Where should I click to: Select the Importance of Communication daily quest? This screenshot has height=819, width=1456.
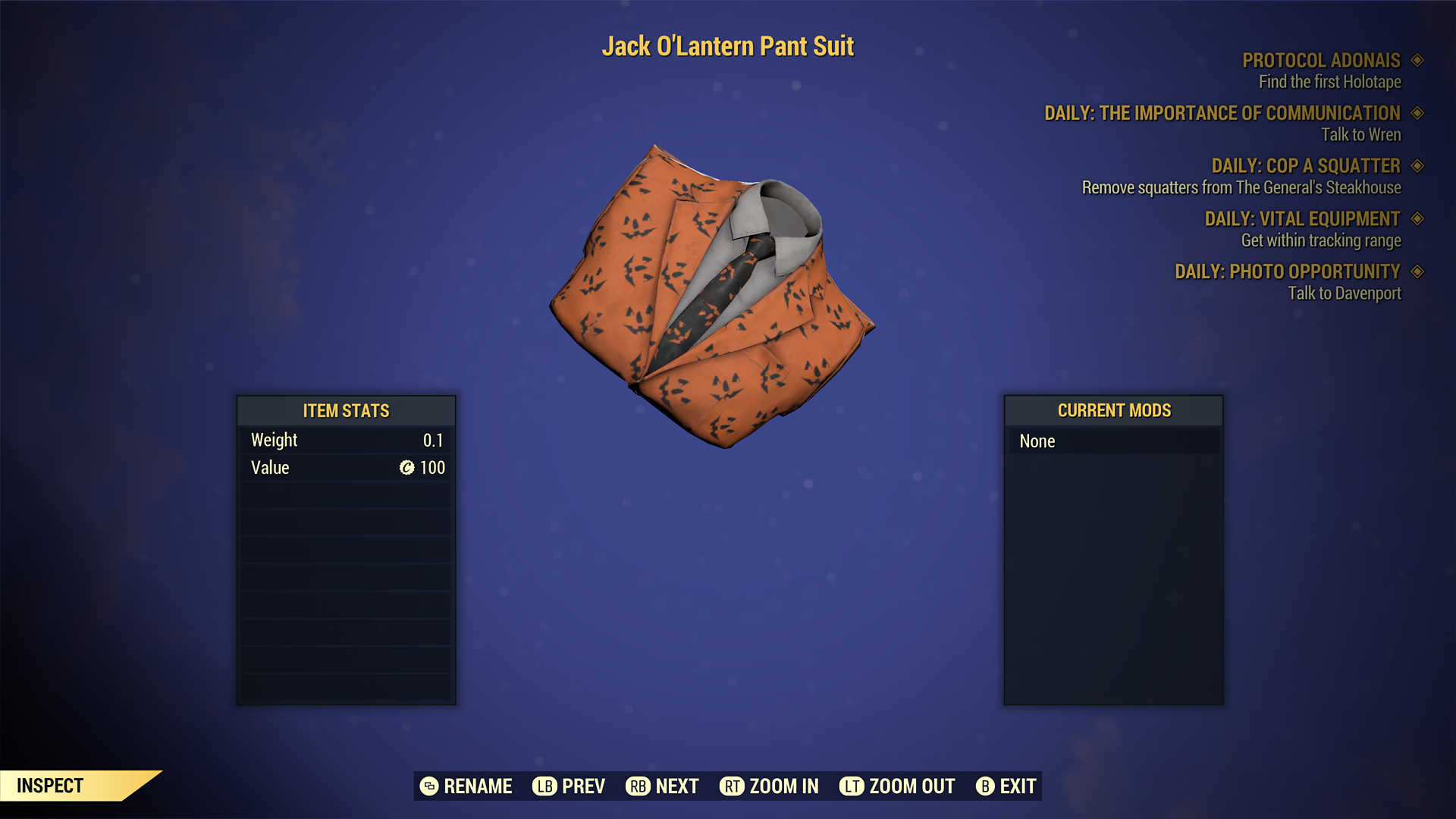coord(1222,114)
